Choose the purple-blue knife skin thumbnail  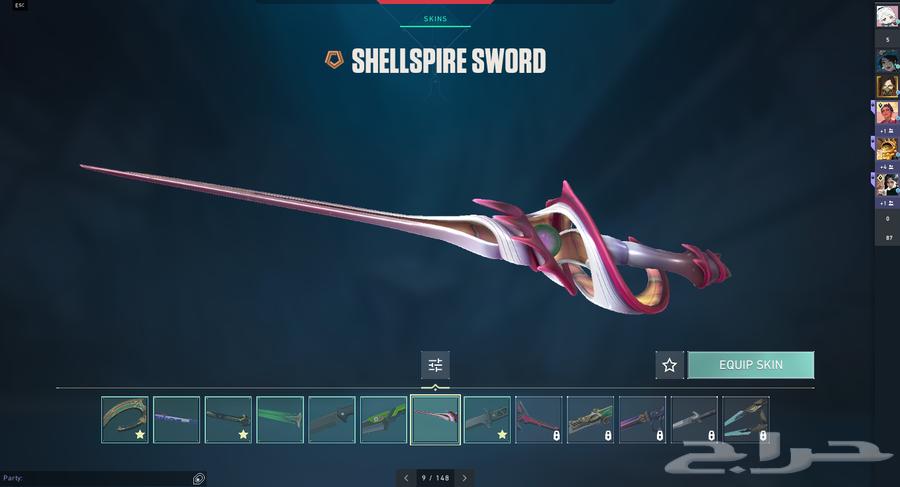point(176,419)
